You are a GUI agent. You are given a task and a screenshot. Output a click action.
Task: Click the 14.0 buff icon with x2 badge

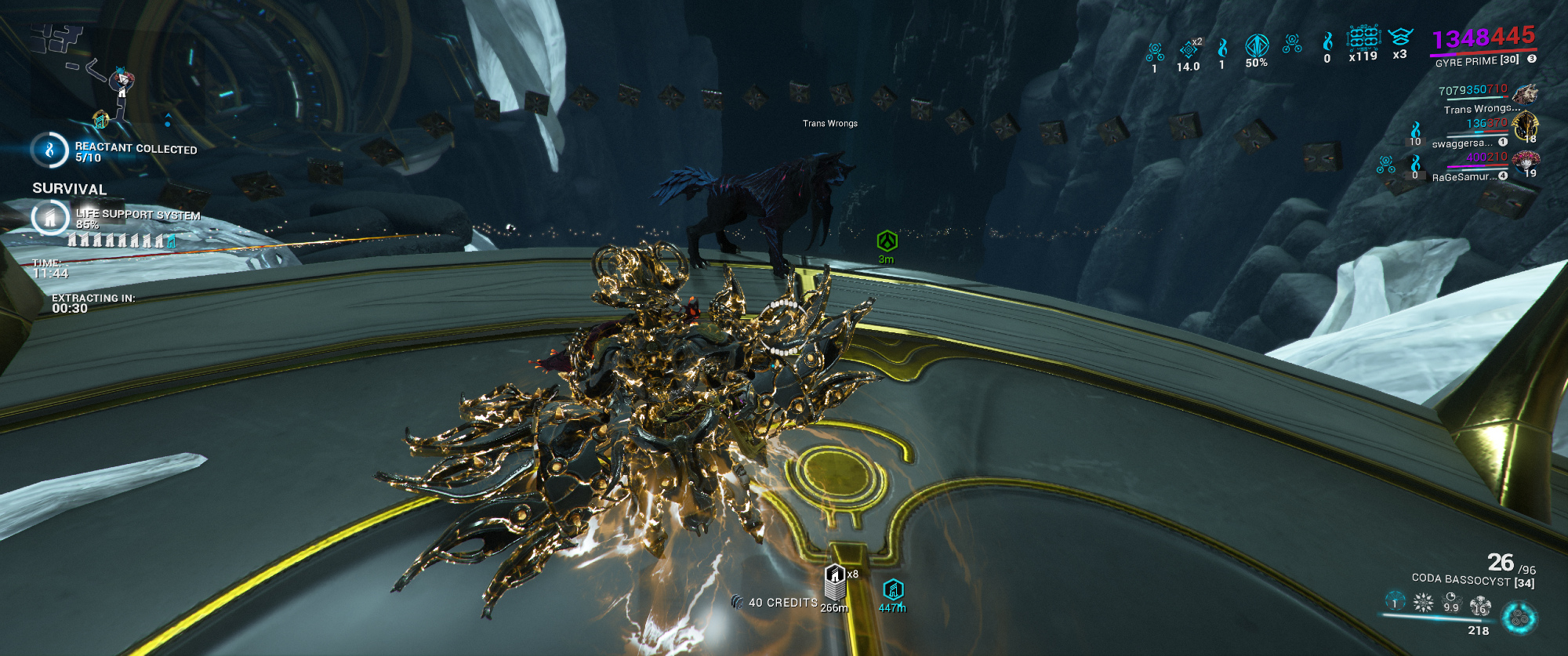[1189, 49]
